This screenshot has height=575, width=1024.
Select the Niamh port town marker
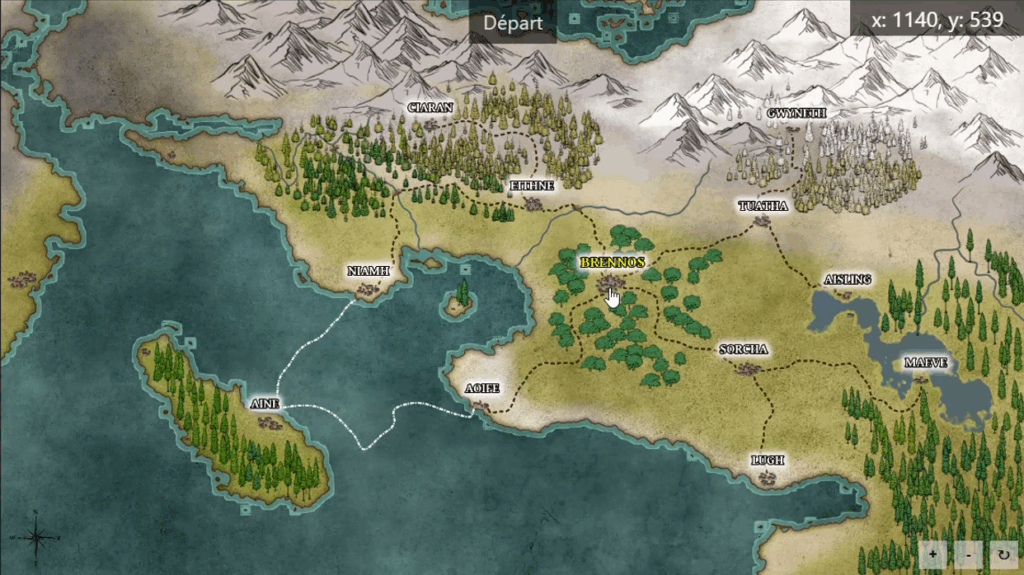point(368,289)
